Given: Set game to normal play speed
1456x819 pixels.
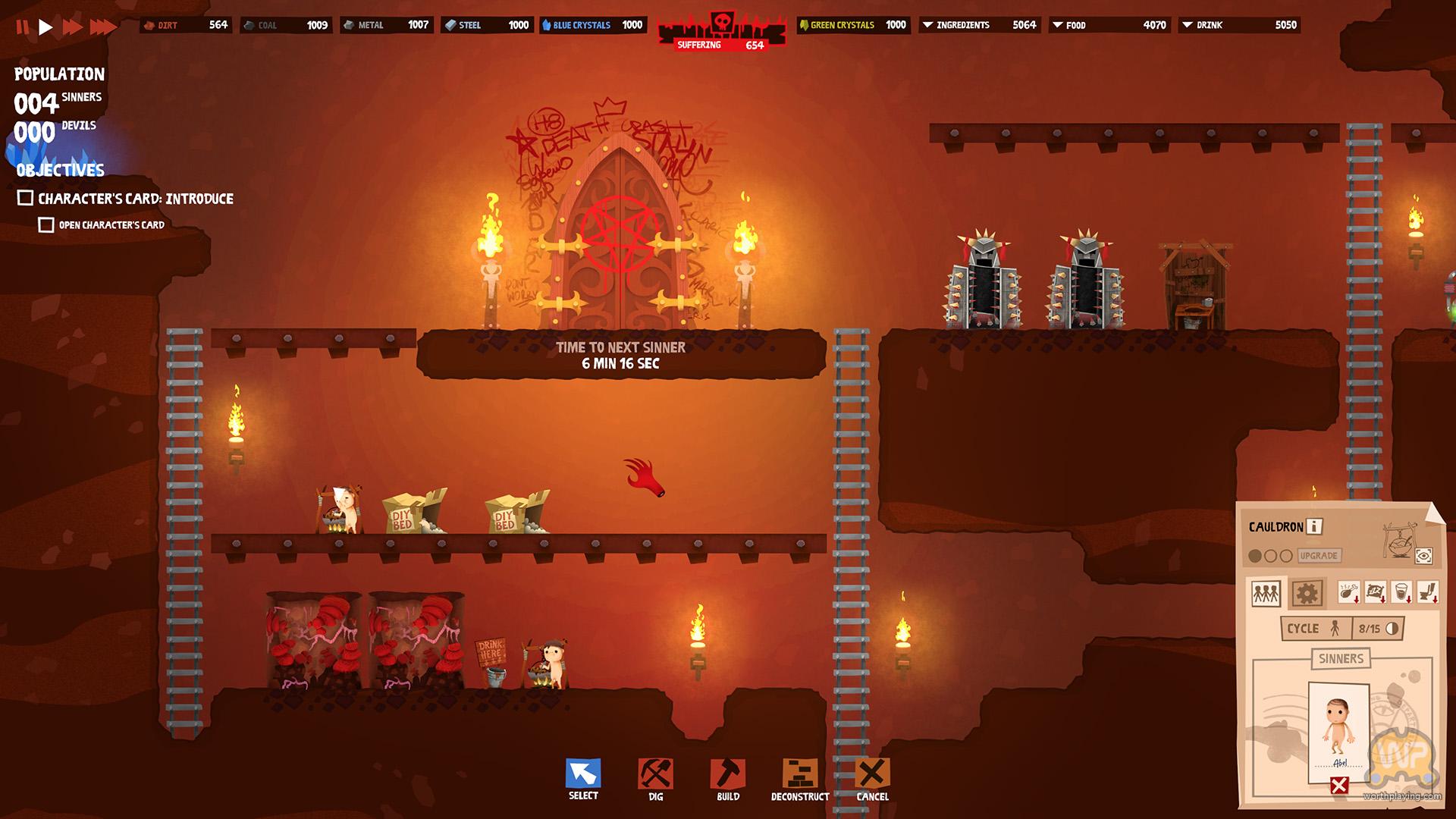Looking at the screenshot, I should pyautogui.click(x=45, y=27).
